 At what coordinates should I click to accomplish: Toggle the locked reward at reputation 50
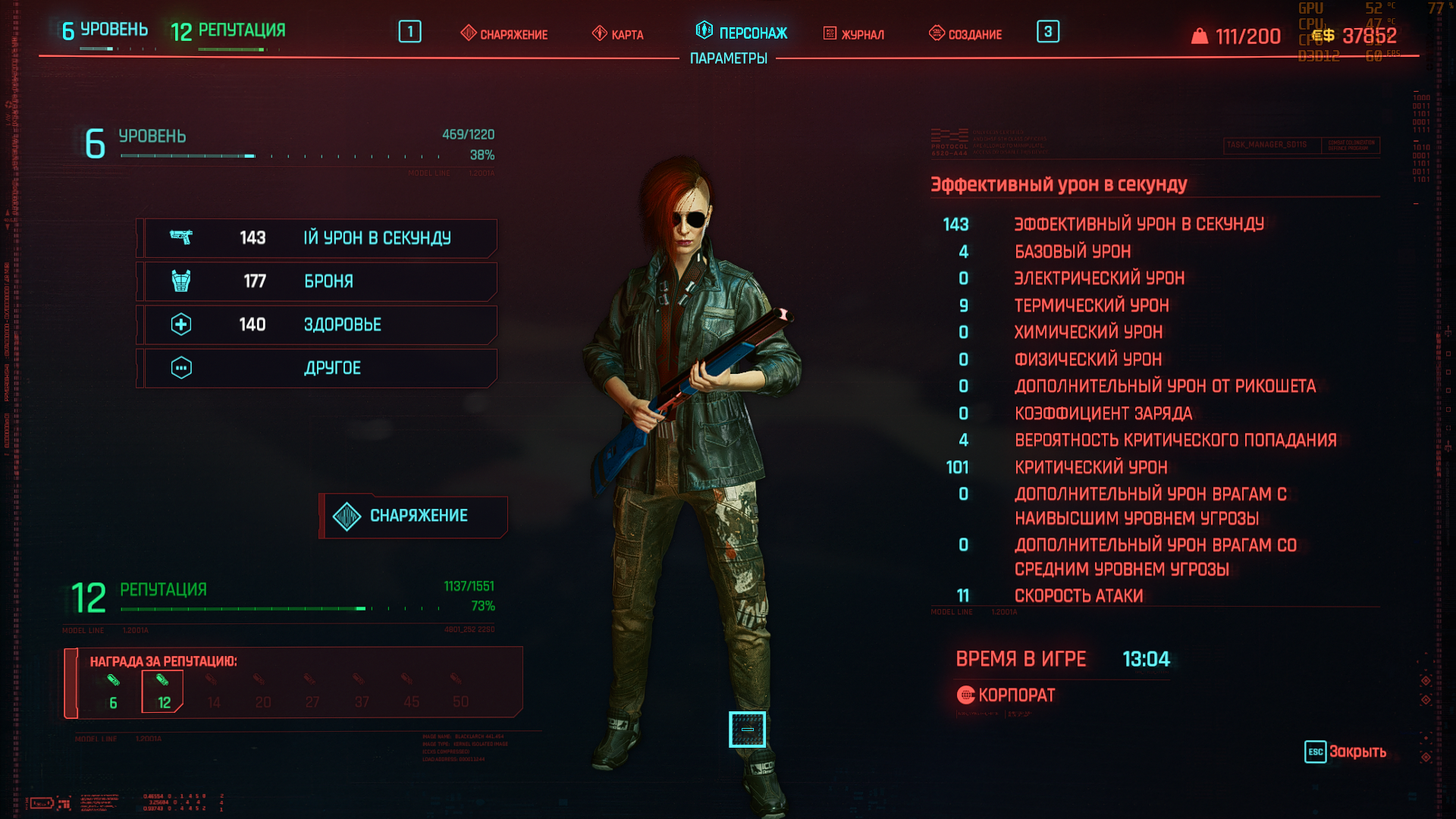click(460, 689)
